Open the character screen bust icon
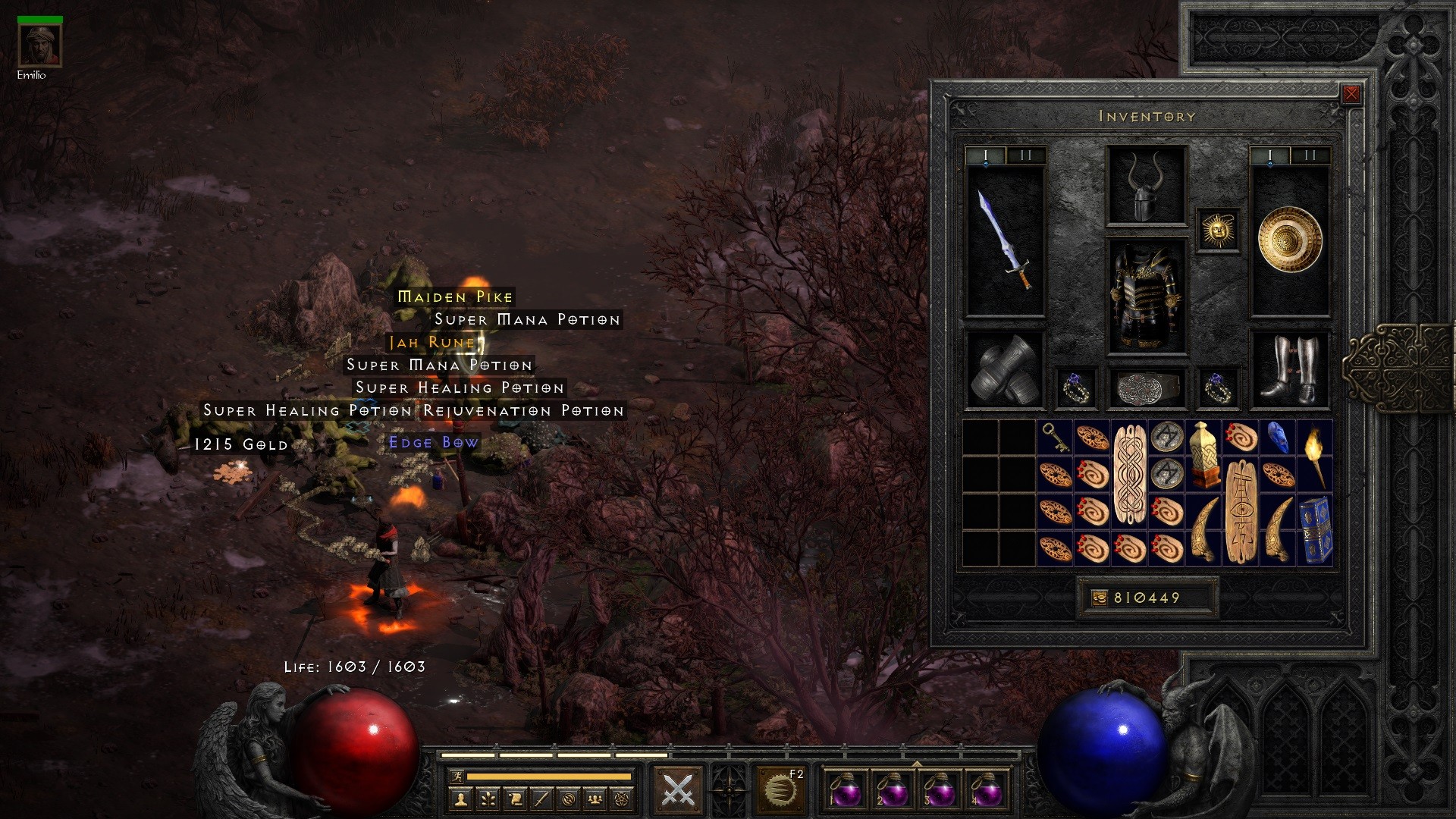 (x=460, y=799)
